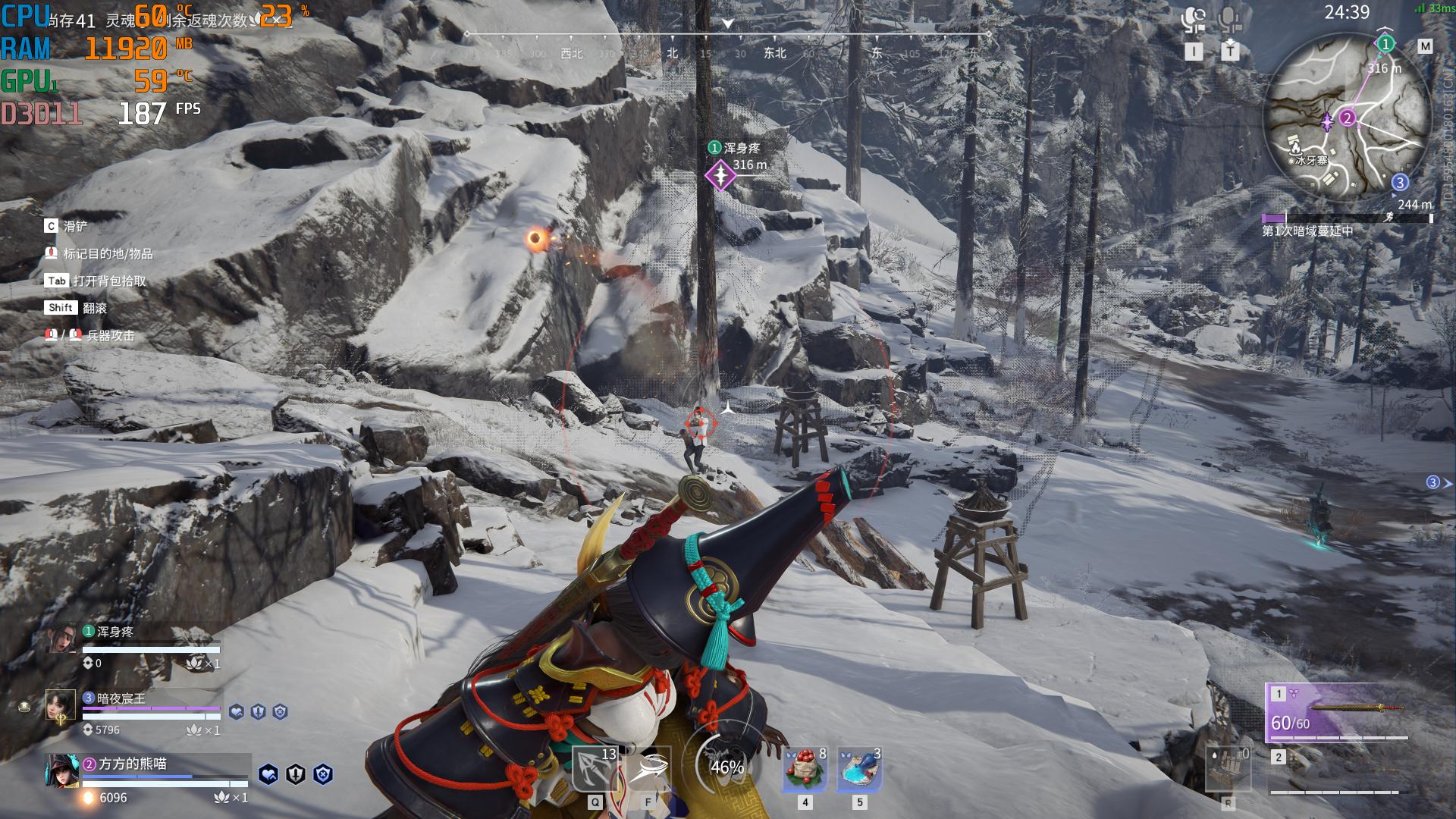This screenshot has width=1456, height=819.
Task: Activate the ultimate gauge showing 46%
Action: (726, 767)
